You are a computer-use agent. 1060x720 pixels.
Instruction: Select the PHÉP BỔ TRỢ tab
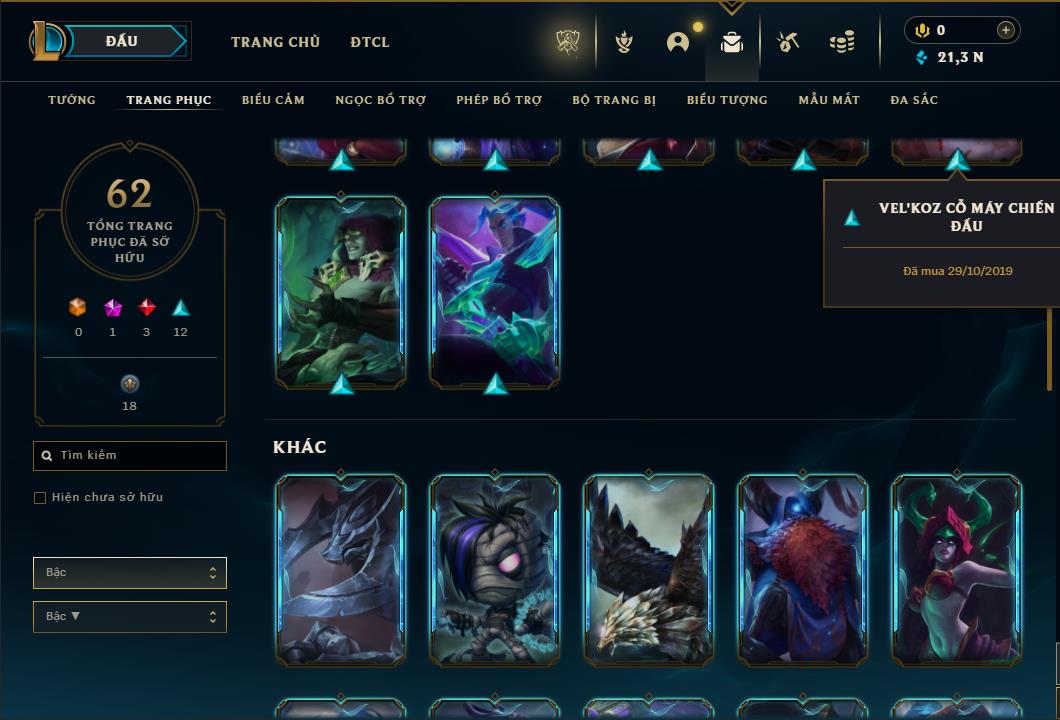(499, 100)
